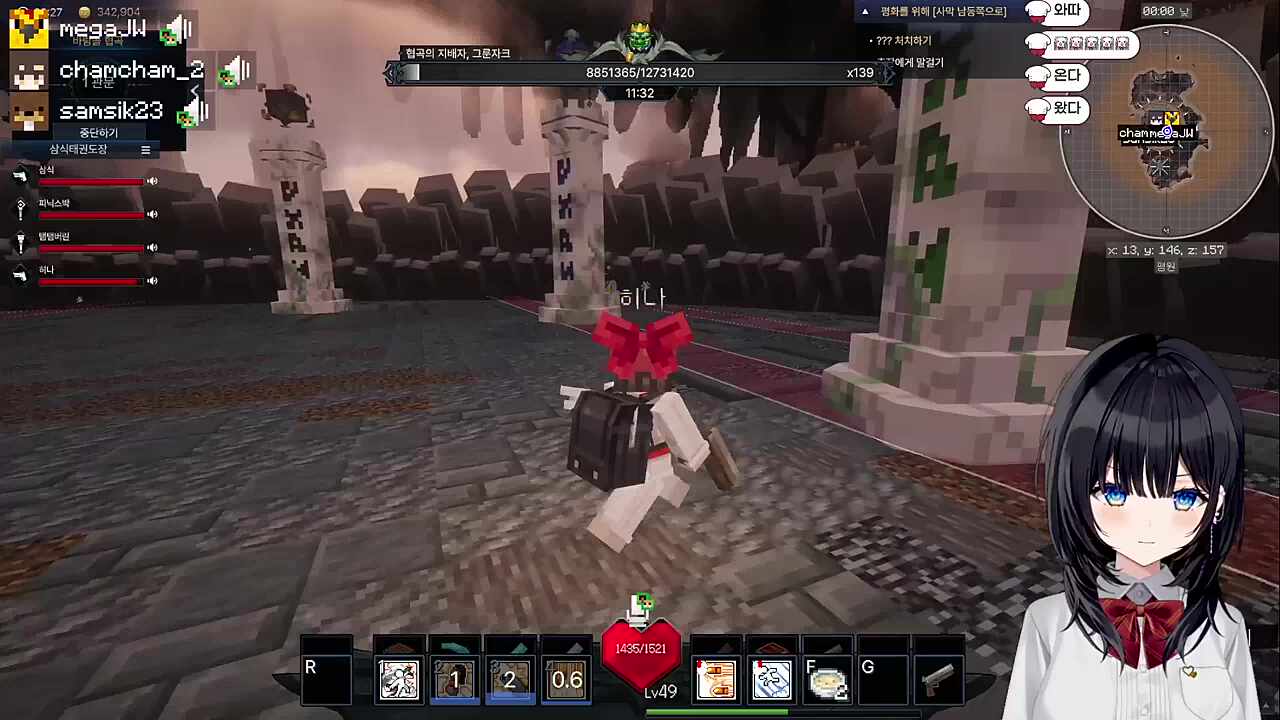Image resolution: width=1280 pixels, height=720 pixels.
Task: Open the 삼식태권도장 party list menu icon
Action: point(145,150)
